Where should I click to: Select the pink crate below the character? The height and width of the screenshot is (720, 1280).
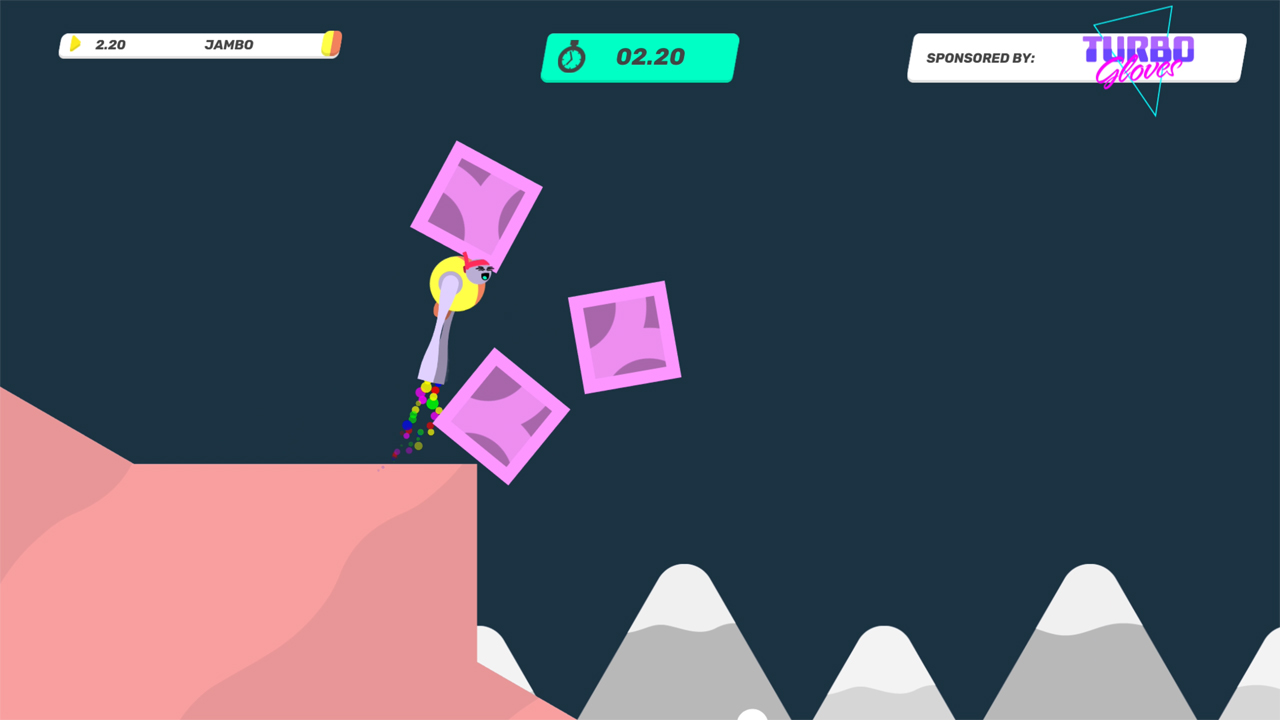pyautogui.click(x=500, y=416)
